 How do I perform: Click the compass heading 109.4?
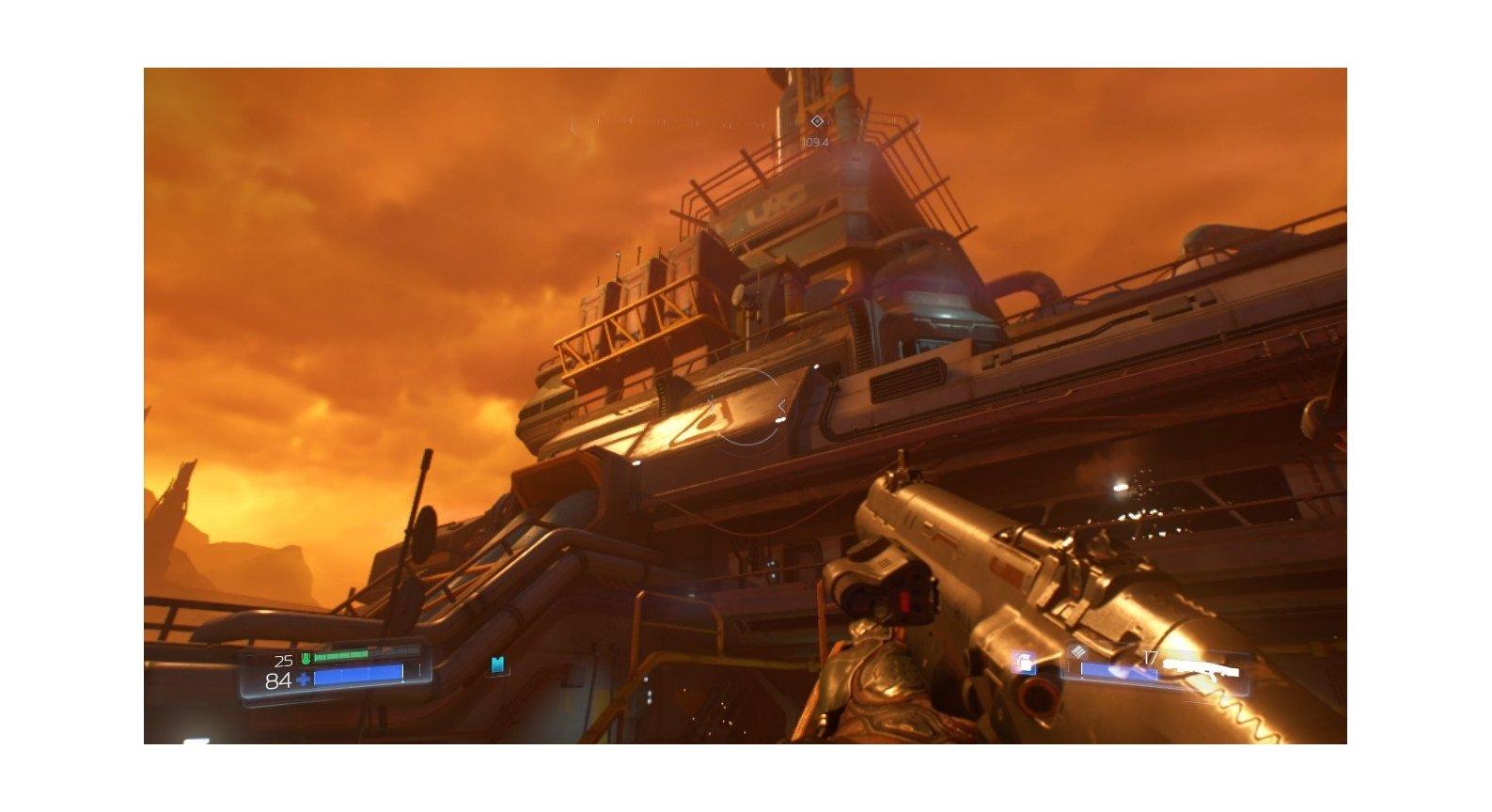click(x=814, y=141)
